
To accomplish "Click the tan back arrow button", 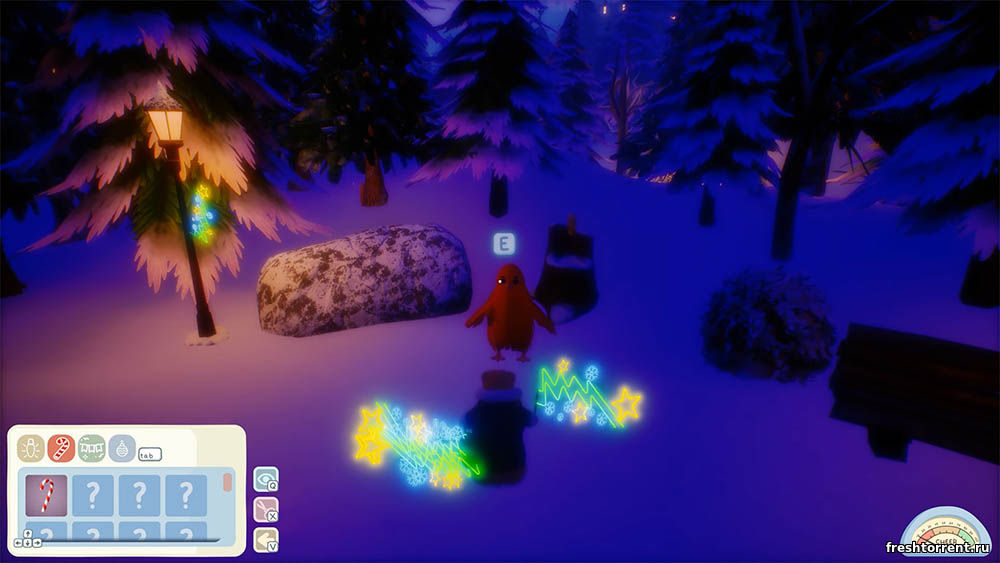I will [265, 541].
